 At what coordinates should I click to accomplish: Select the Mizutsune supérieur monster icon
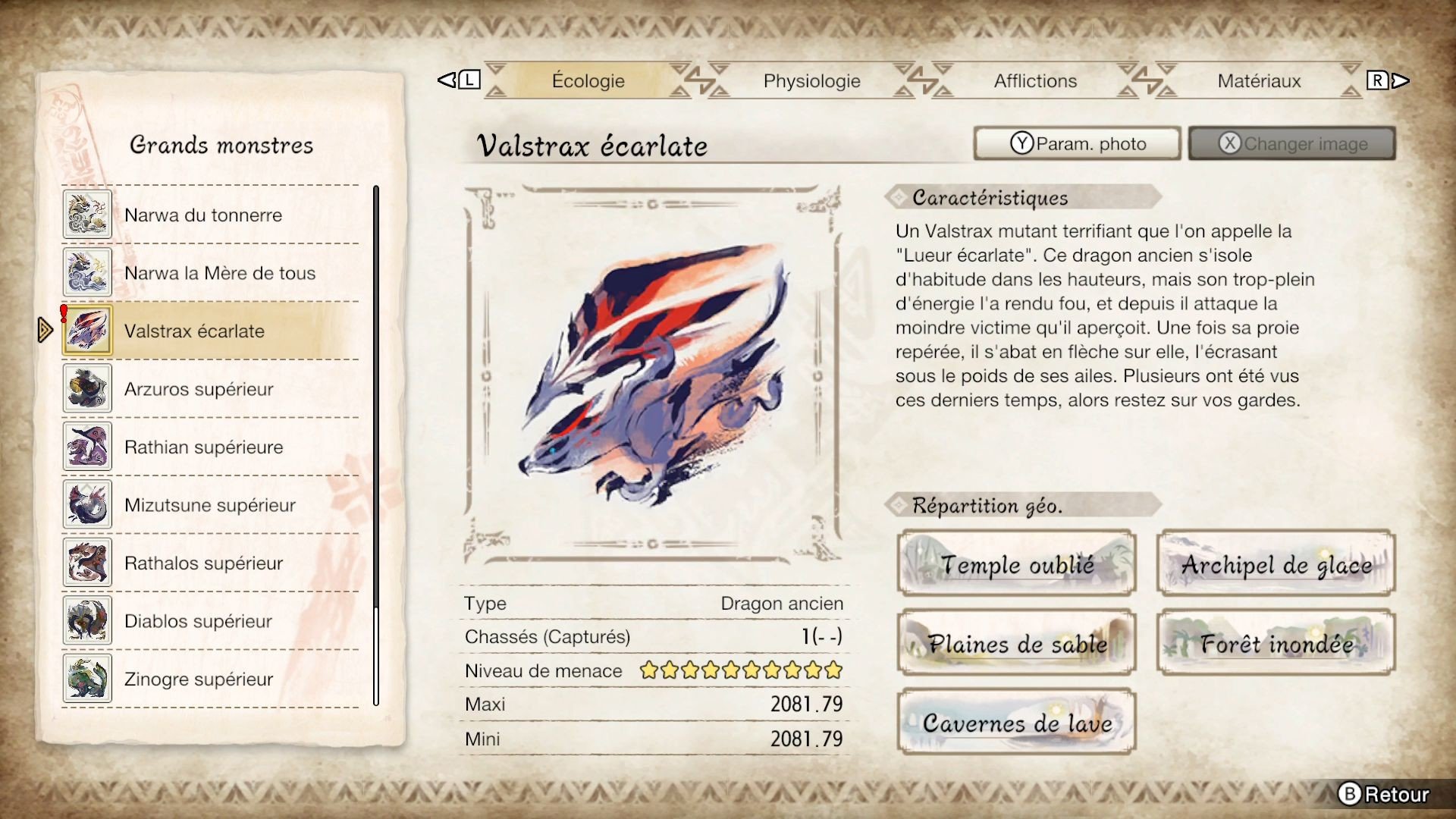[87, 505]
